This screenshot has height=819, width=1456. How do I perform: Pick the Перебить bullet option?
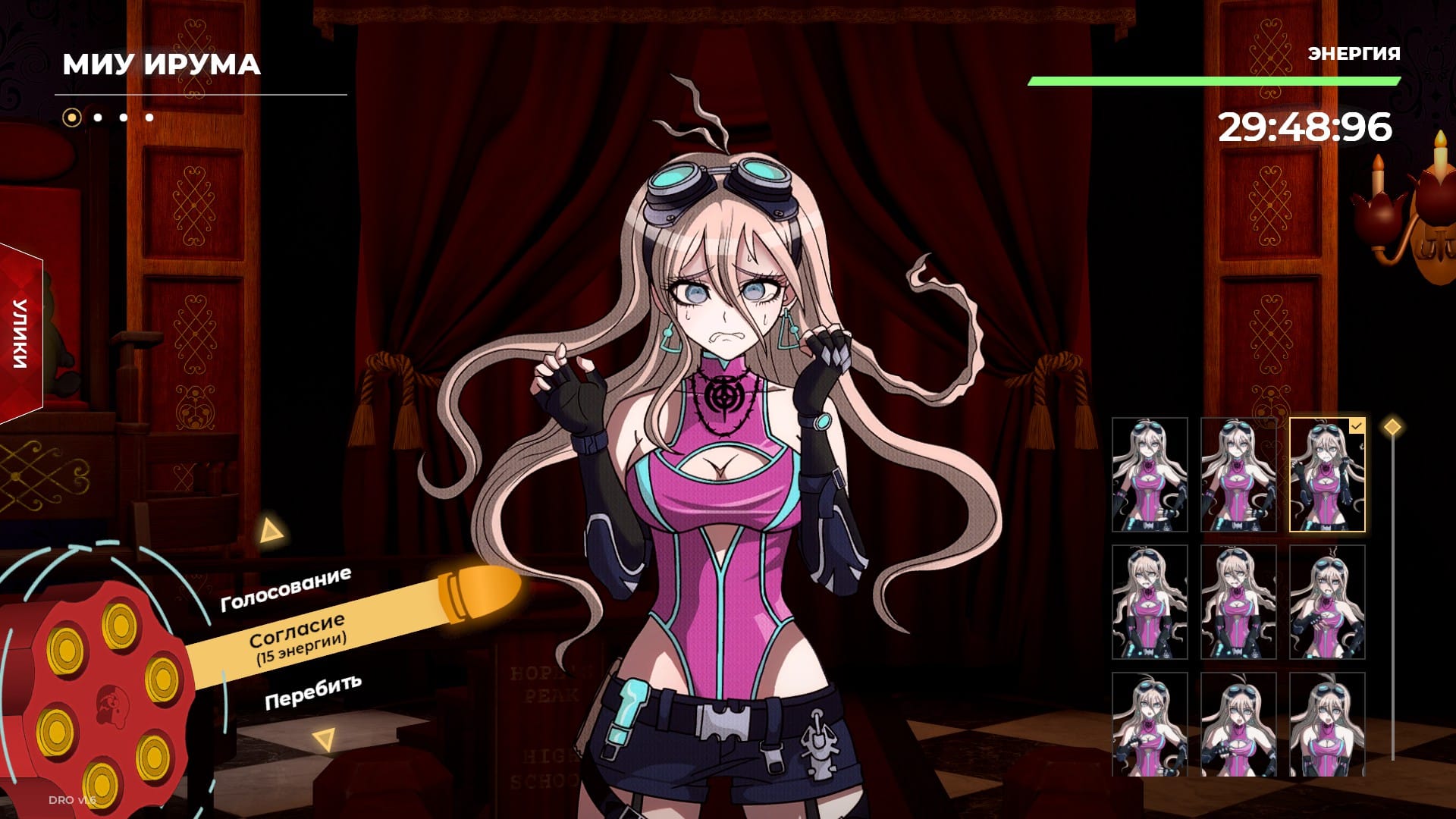pos(312,691)
